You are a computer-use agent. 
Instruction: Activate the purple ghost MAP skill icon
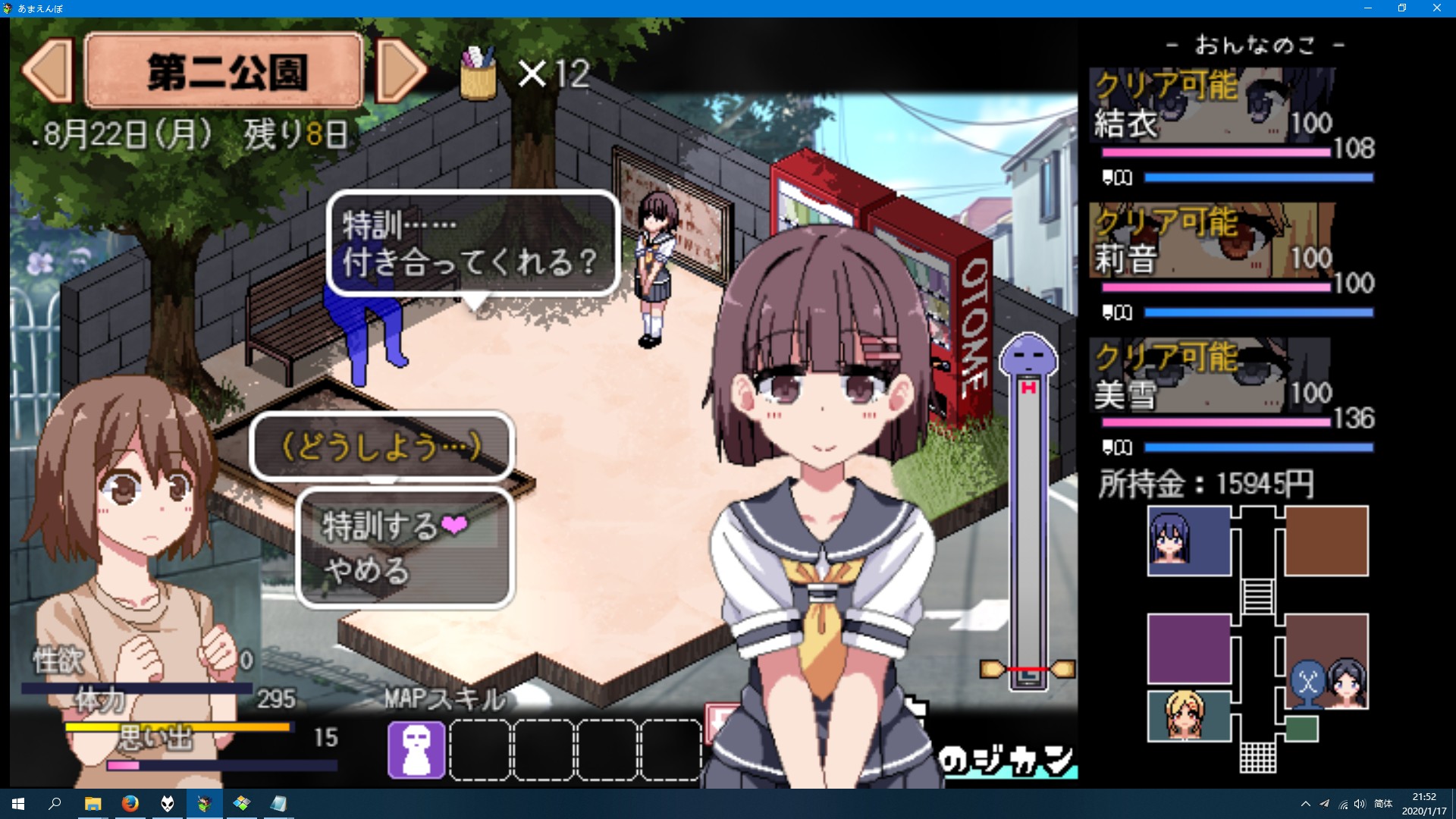click(416, 749)
